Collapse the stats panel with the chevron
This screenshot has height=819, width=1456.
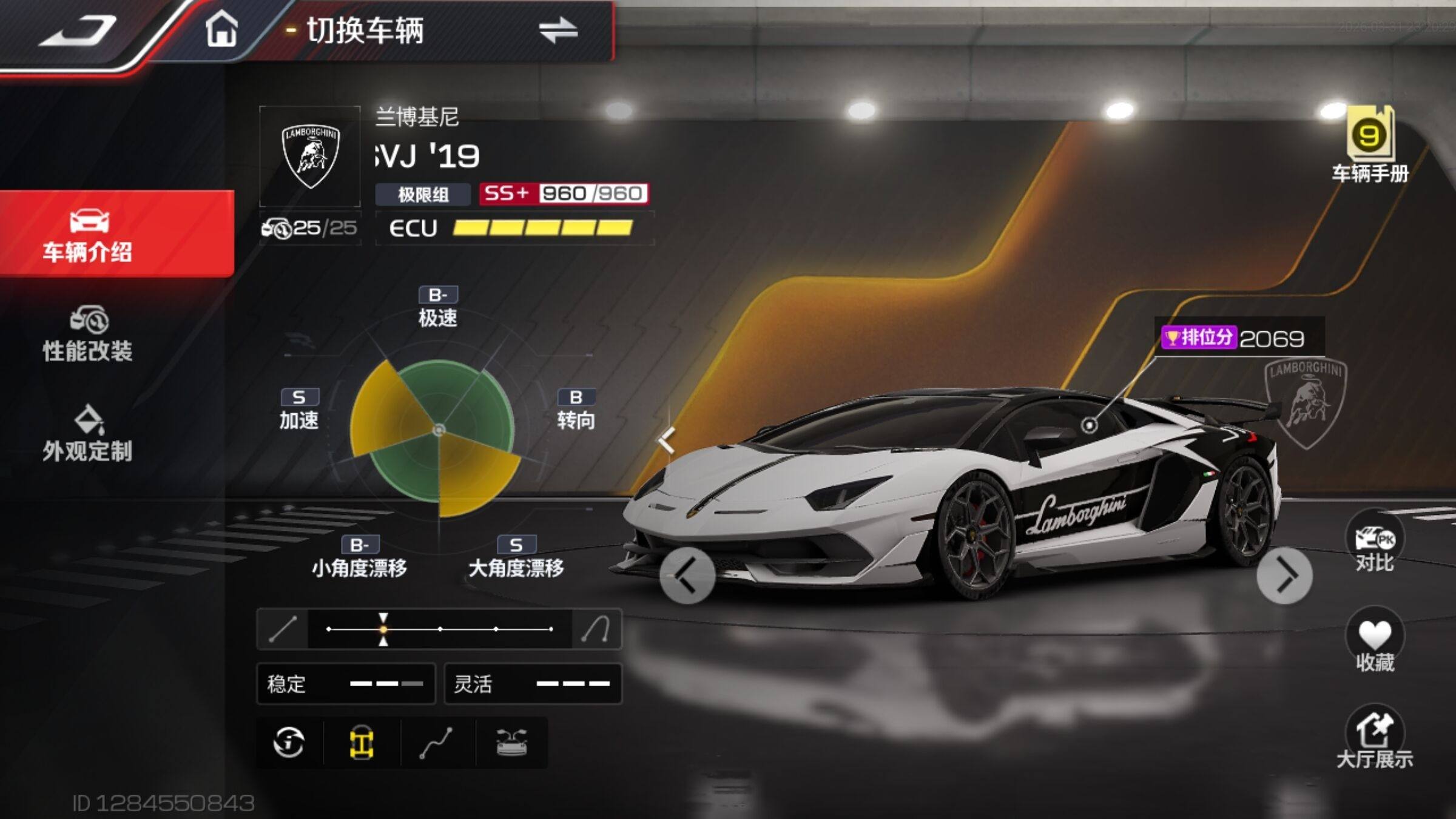point(667,440)
